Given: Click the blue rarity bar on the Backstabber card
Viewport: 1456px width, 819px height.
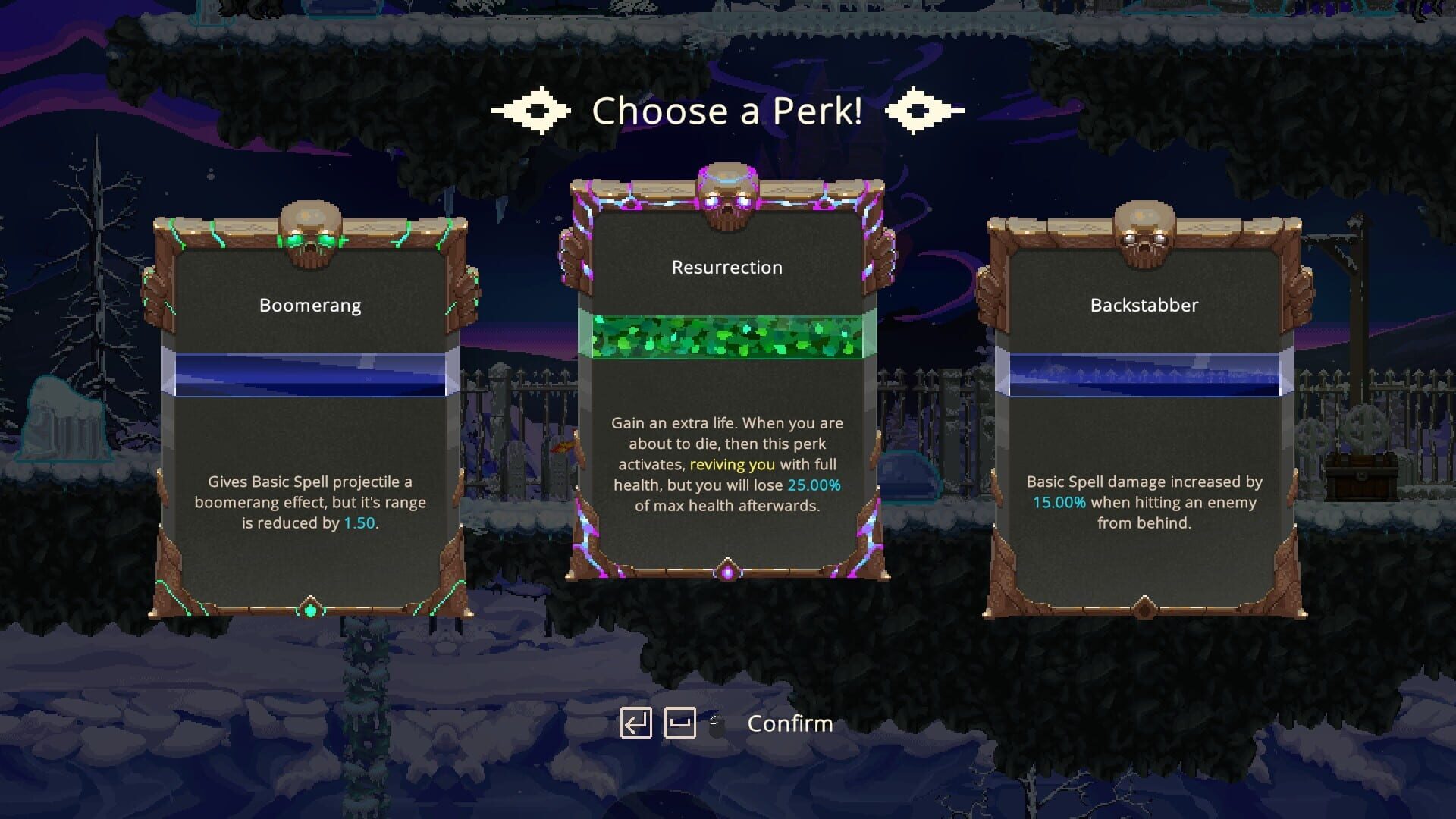Looking at the screenshot, I should point(1147,373).
